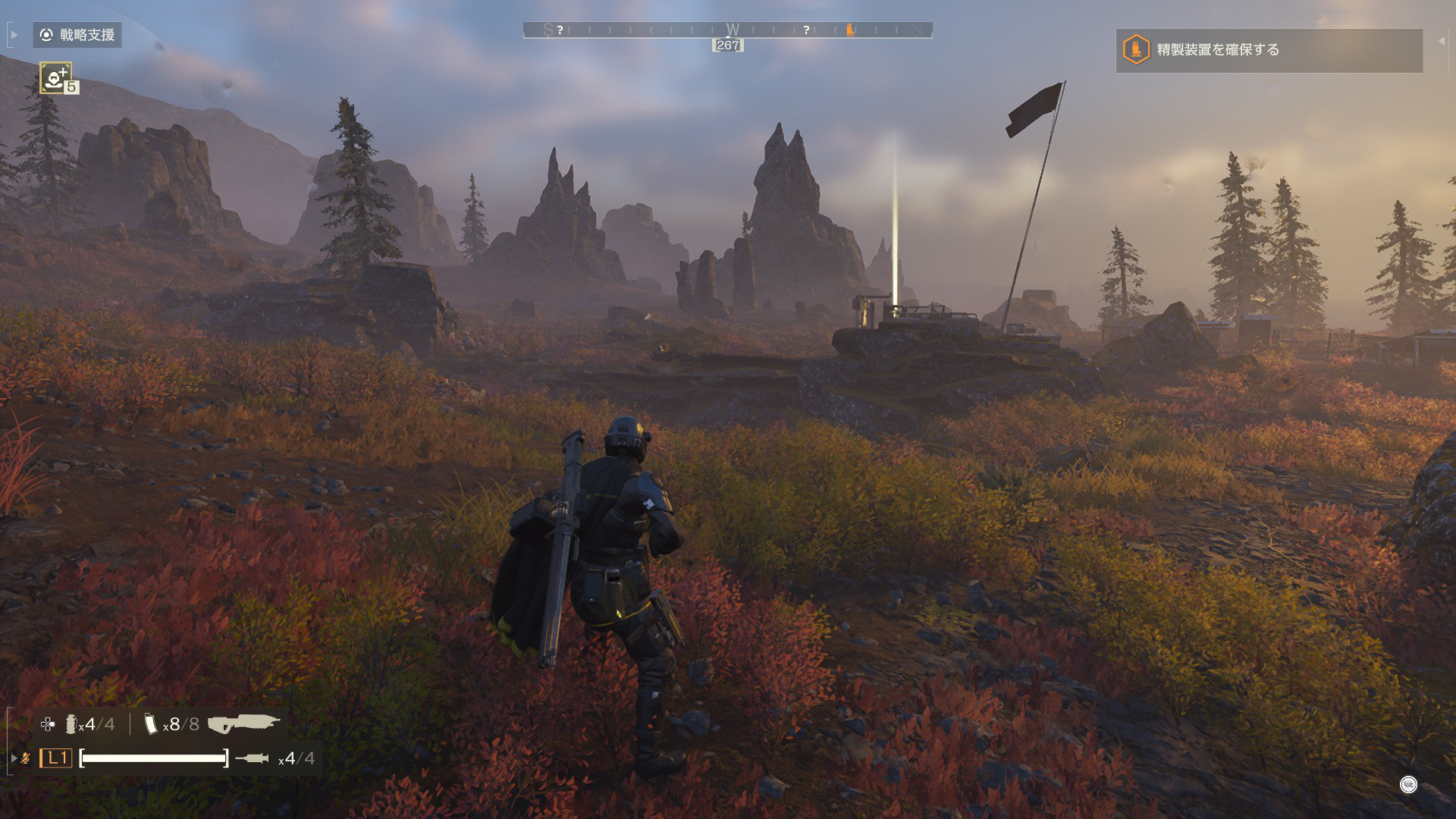
Task: Select the reinforce stratagem icon
Action: 56,77
